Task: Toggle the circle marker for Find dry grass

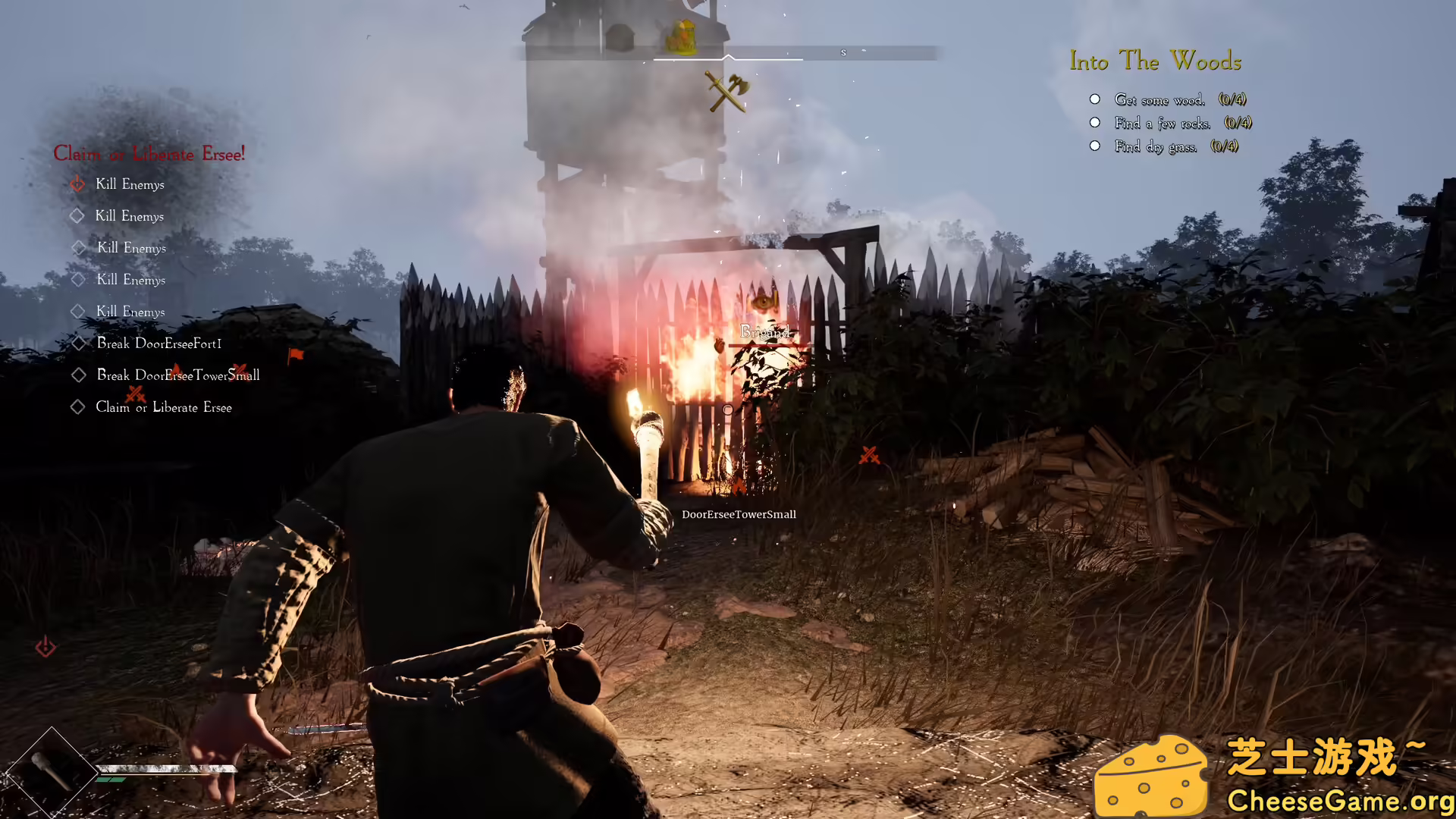Action: point(1094,146)
